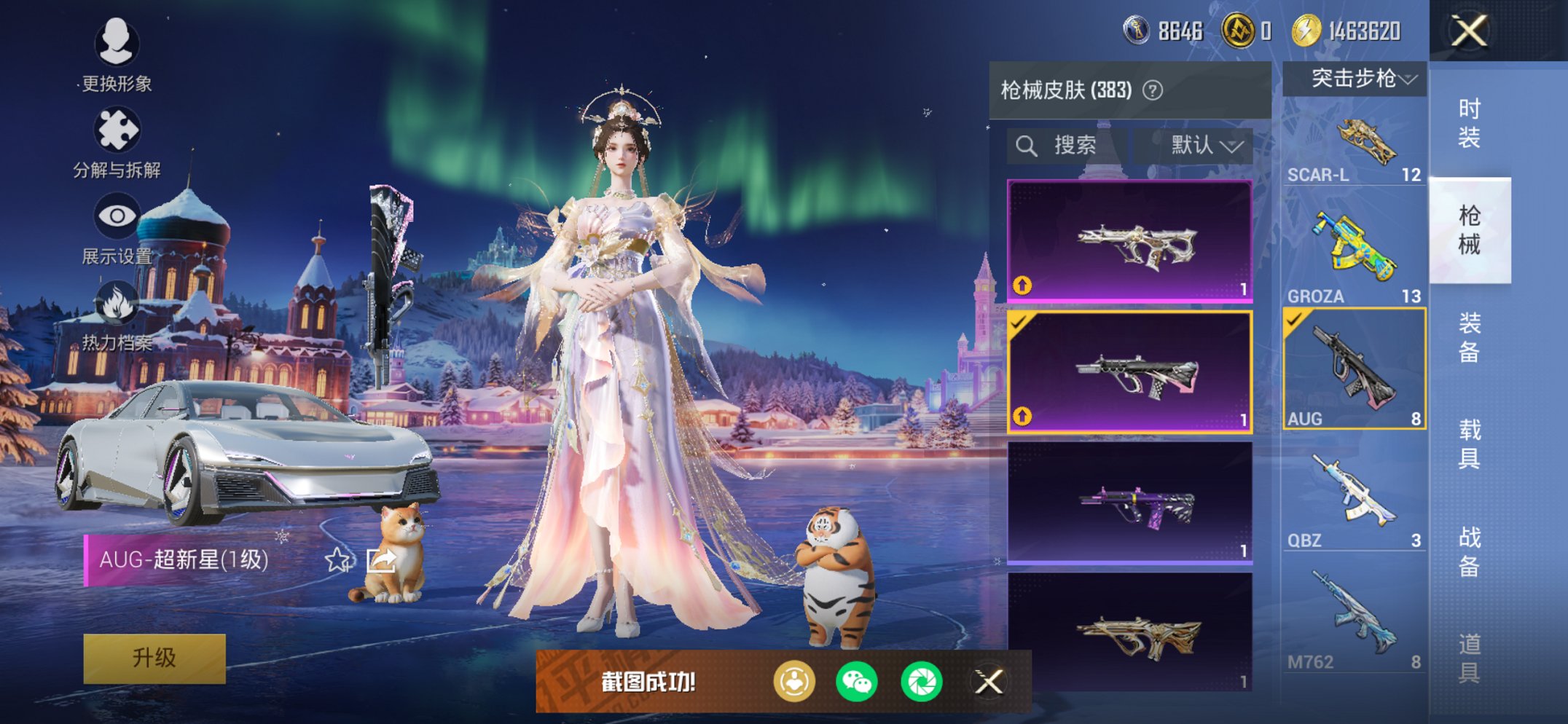Open the 突击步枪 weapon type dropdown
Viewport: 1568px width, 724px height.
1355,79
